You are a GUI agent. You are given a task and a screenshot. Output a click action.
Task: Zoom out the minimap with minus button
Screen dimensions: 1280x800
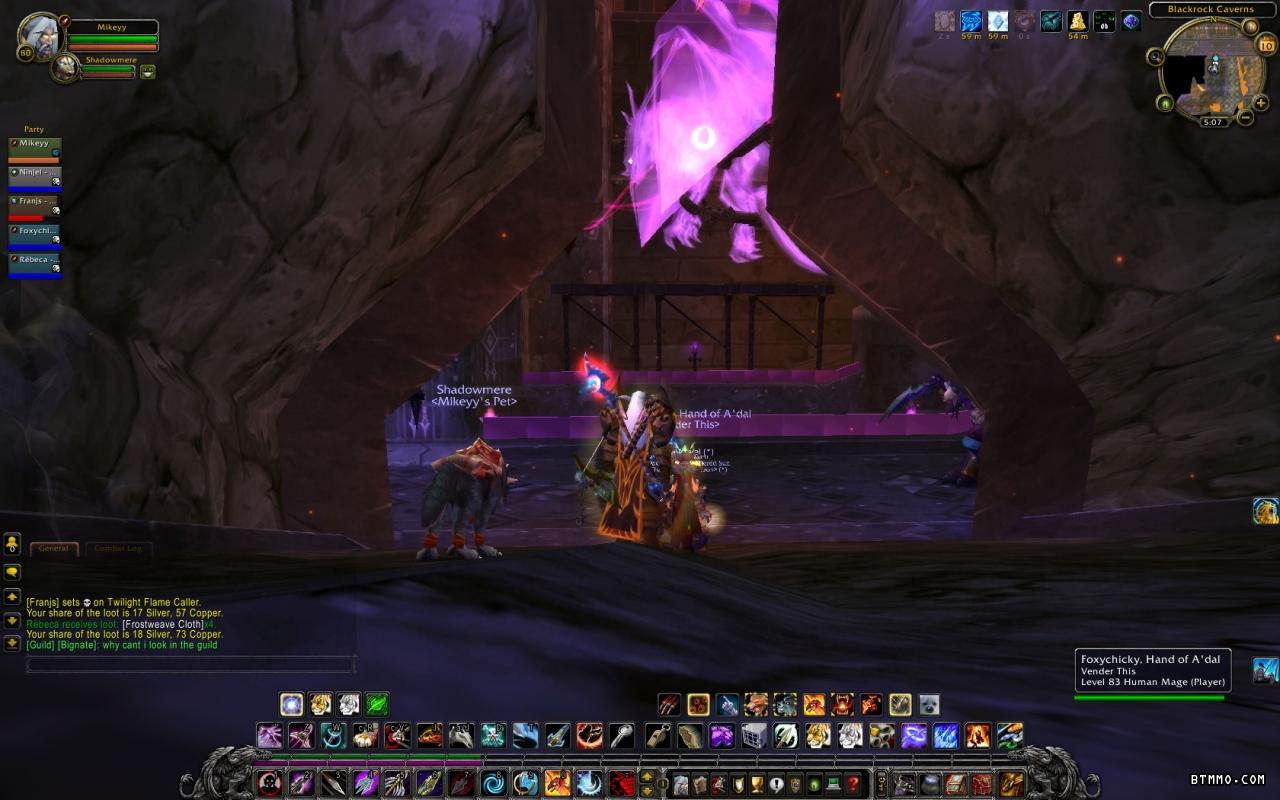click(1246, 117)
